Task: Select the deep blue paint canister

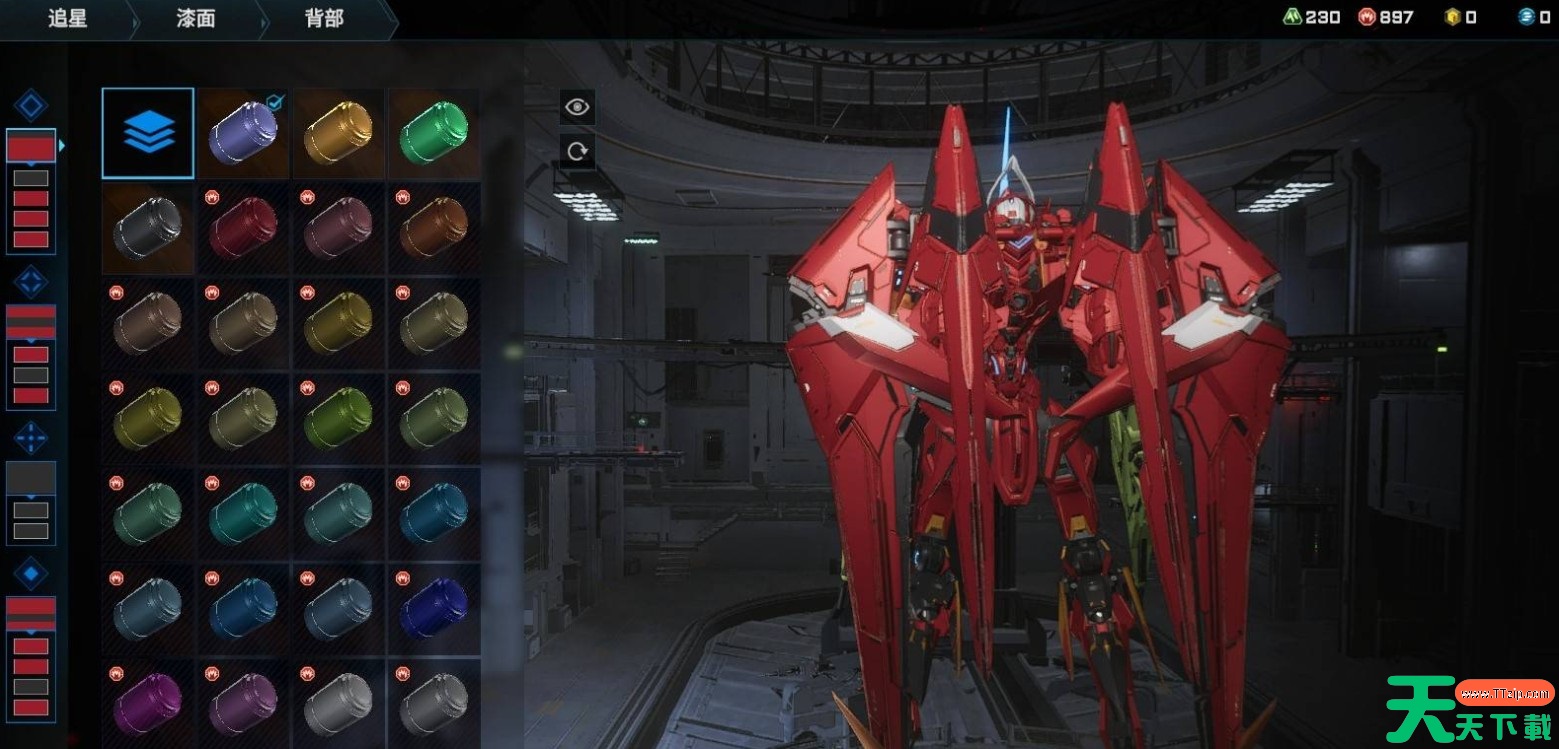Action: click(x=434, y=608)
